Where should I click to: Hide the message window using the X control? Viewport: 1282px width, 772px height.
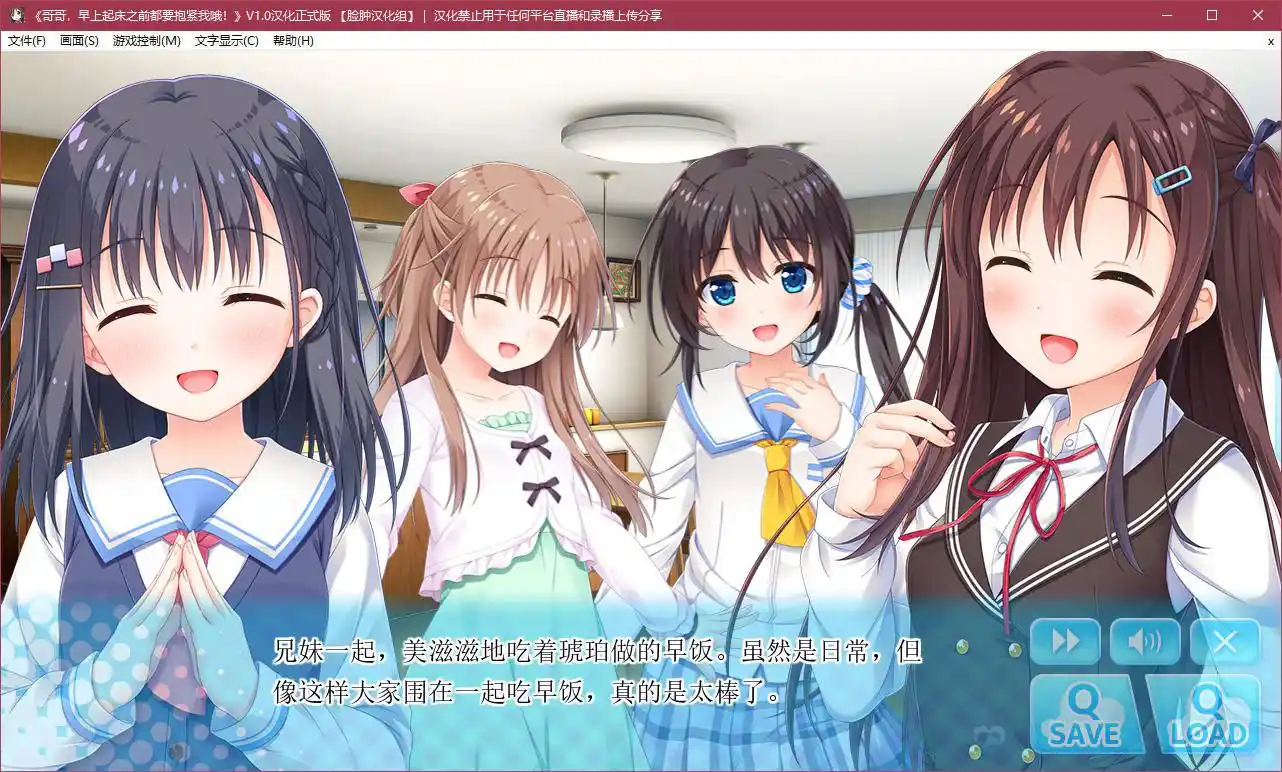click(1225, 641)
